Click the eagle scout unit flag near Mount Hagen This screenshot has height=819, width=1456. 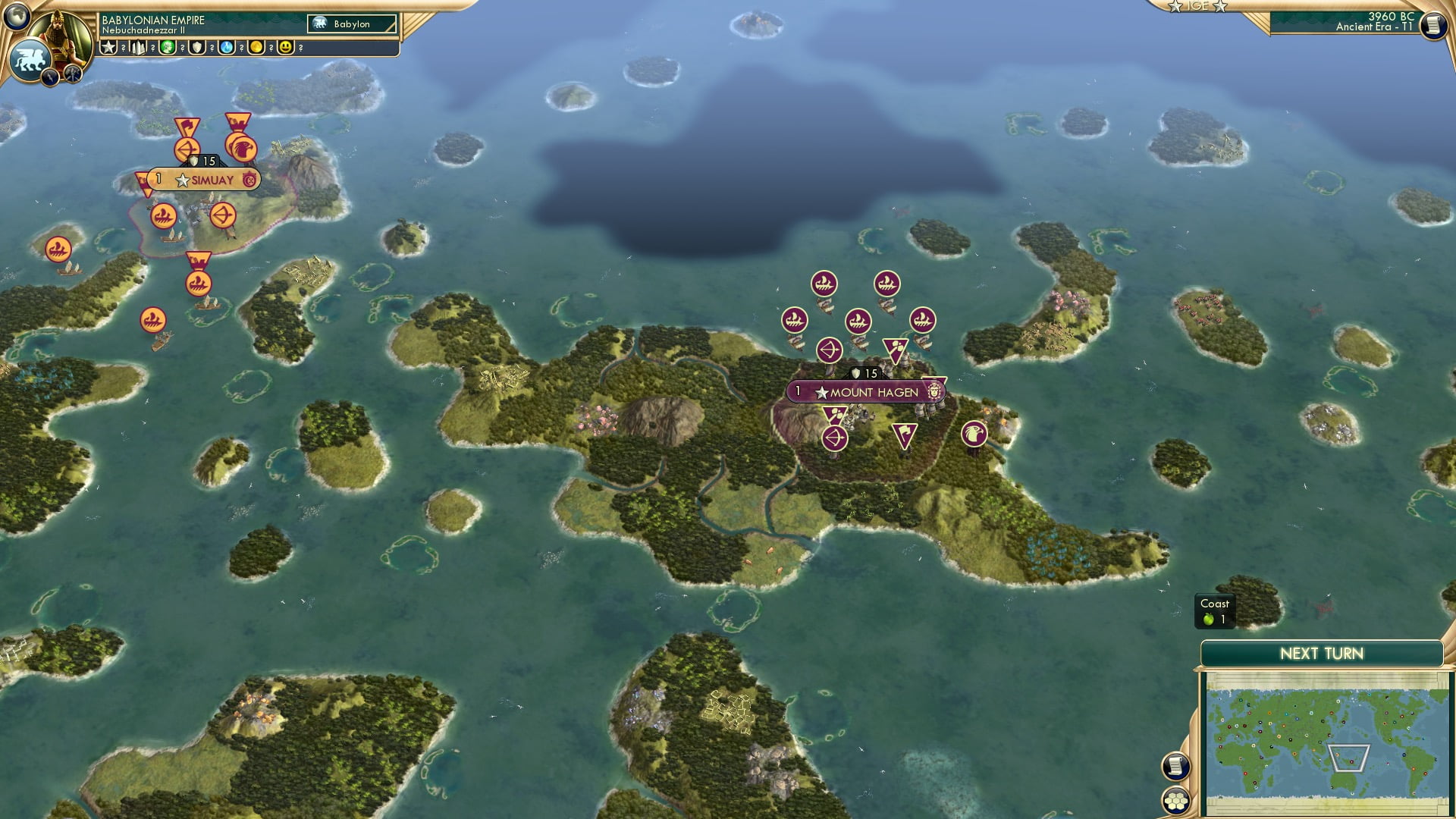point(974,435)
